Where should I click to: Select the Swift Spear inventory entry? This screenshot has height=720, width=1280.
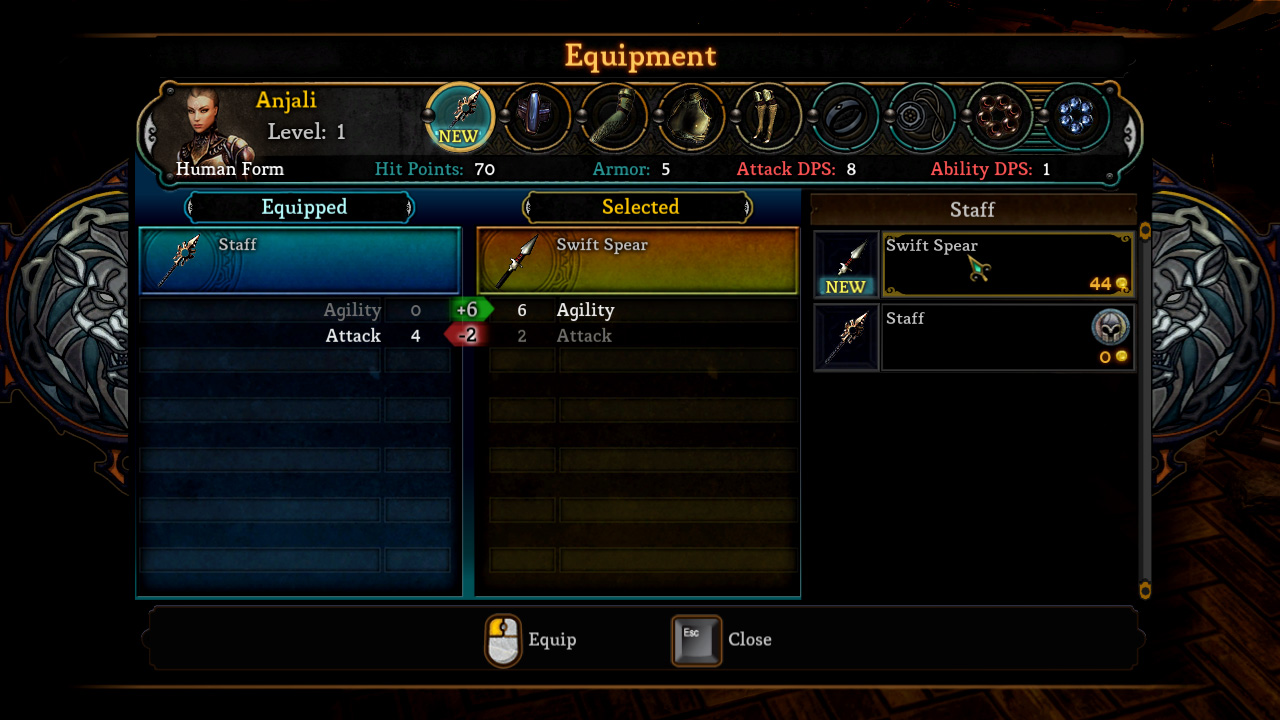tap(1007, 263)
